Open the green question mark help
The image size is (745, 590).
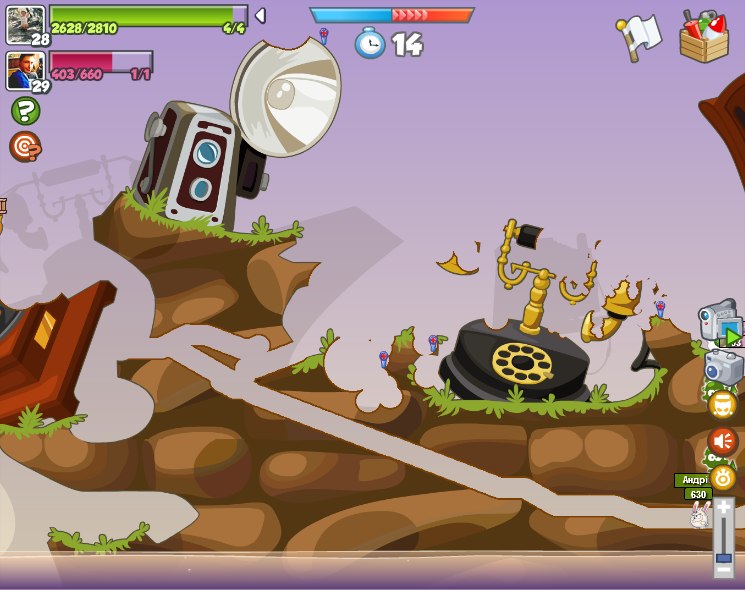point(25,110)
